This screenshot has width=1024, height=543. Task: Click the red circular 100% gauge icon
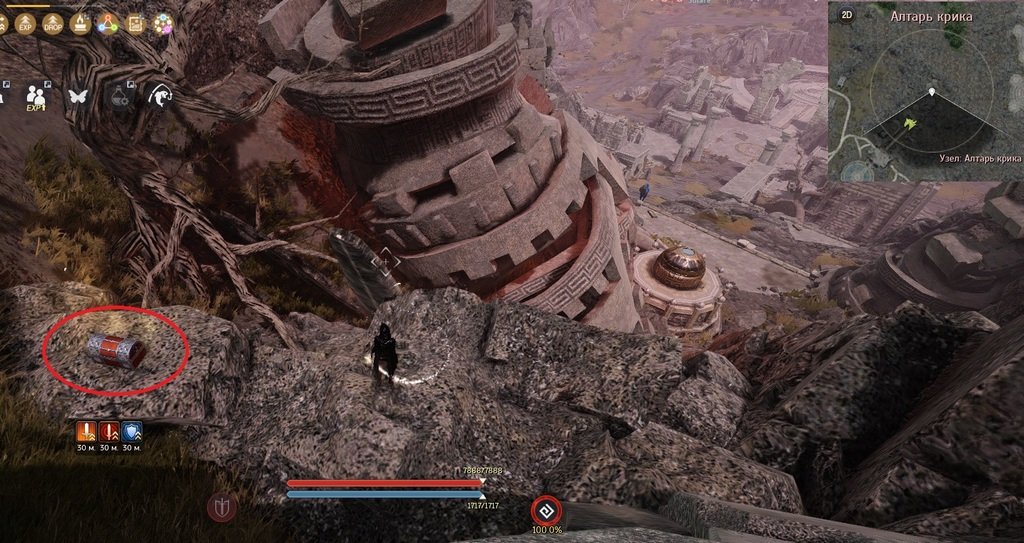point(546,509)
